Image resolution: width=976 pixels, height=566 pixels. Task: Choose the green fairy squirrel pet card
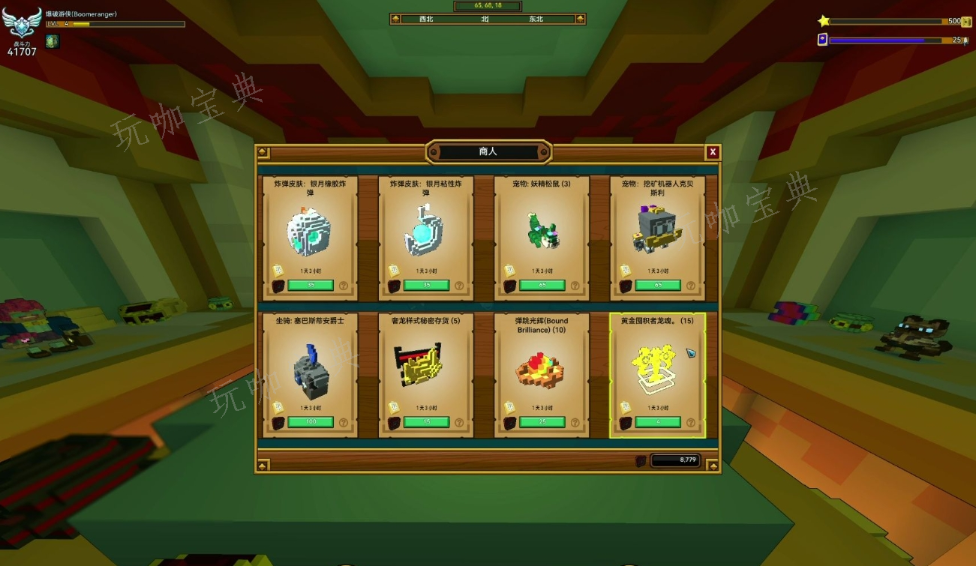[542, 232]
